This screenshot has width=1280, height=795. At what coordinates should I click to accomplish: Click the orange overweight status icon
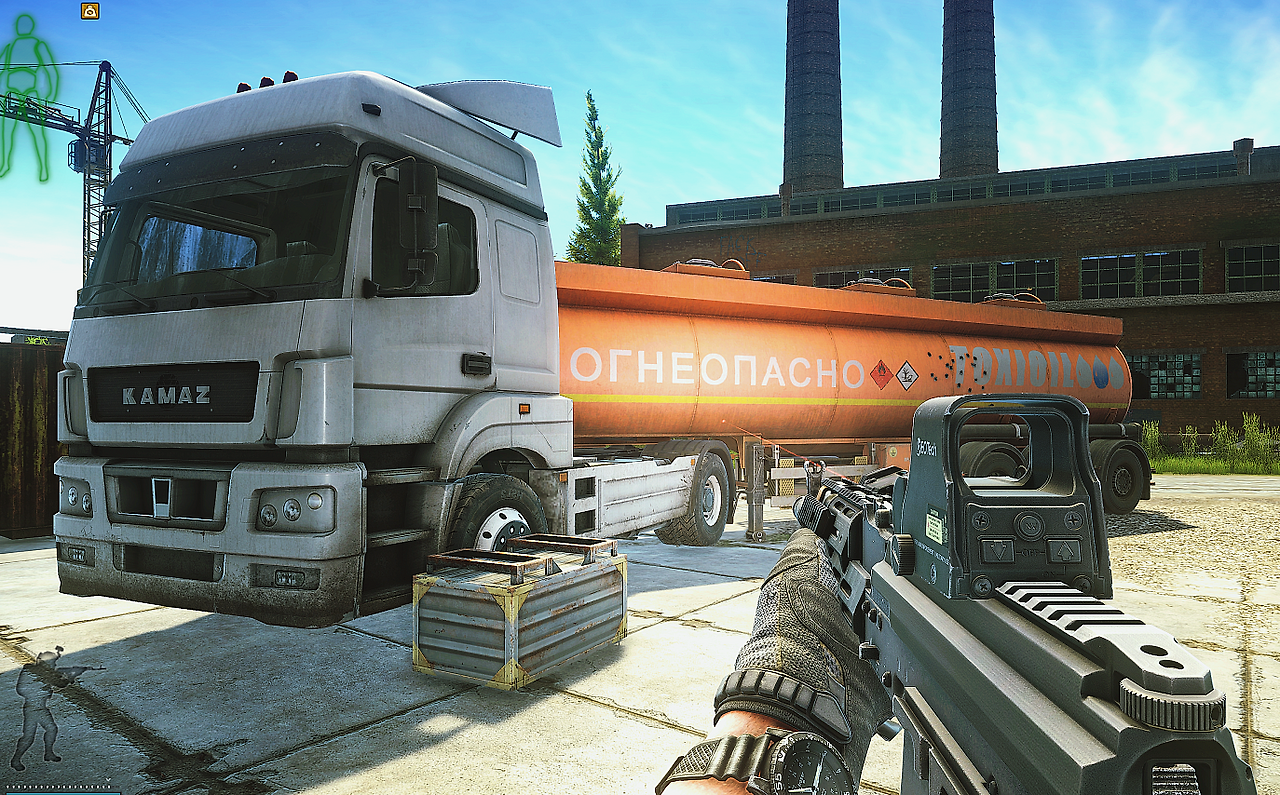click(90, 11)
